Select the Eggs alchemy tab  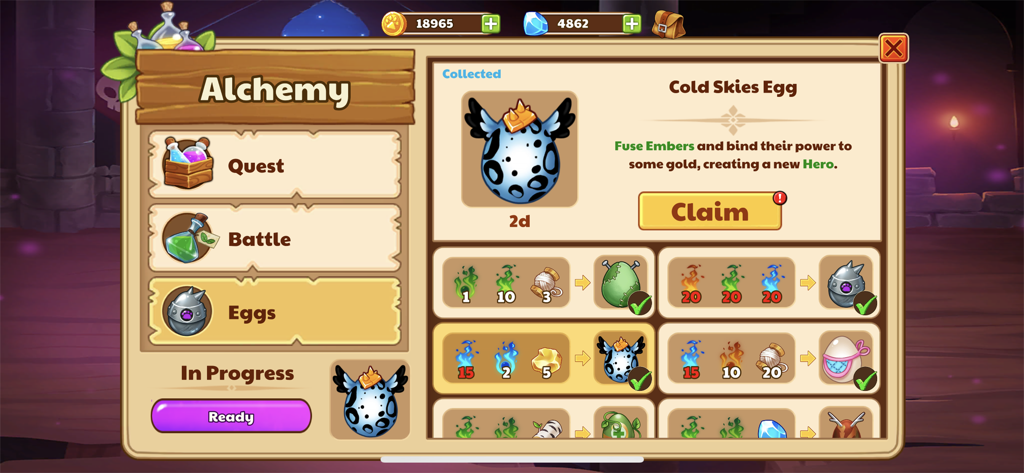[x=274, y=312]
